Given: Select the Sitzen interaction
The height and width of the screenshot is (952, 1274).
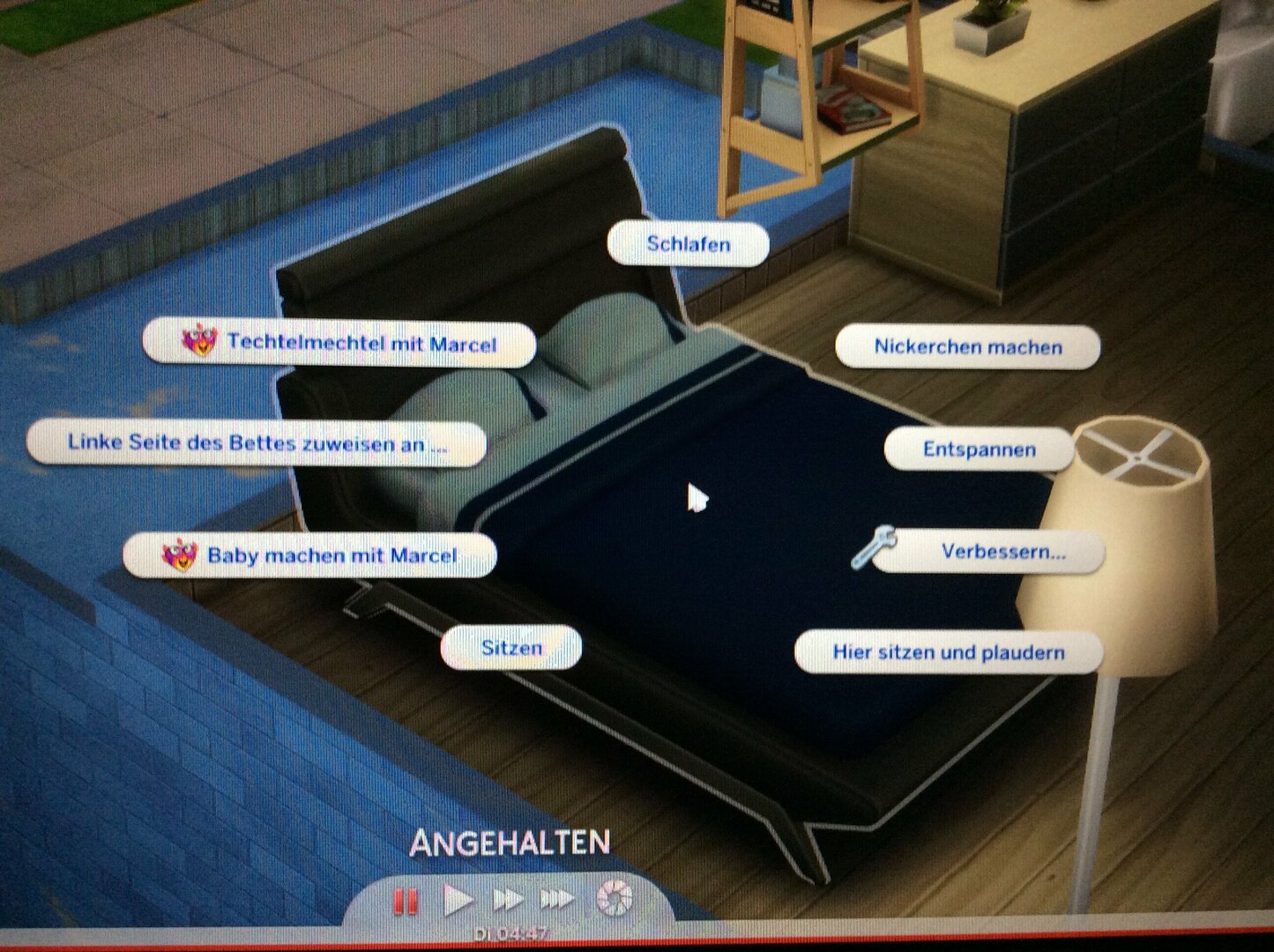Looking at the screenshot, I should 511,649.
